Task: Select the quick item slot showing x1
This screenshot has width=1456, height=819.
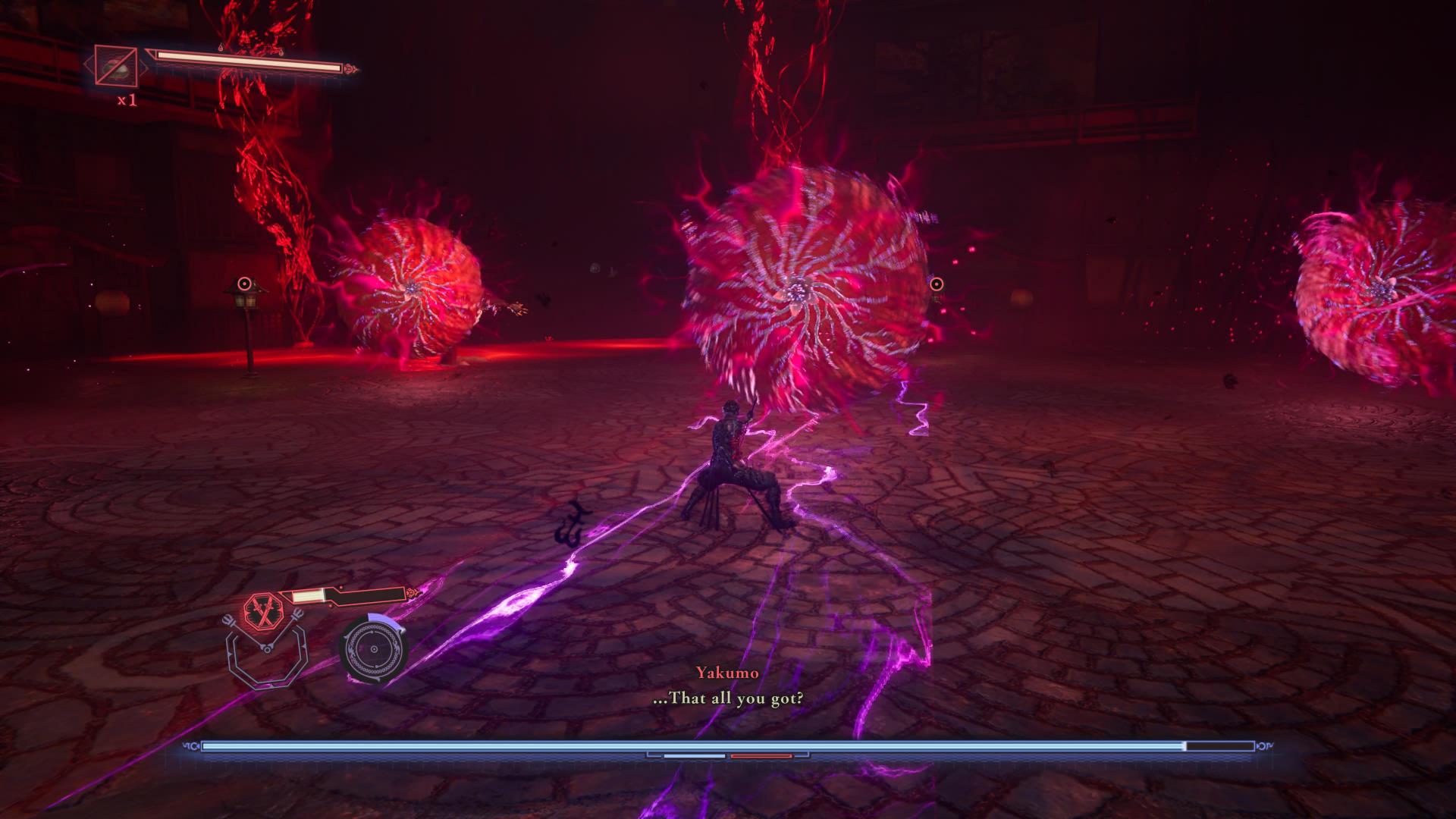Action: click(116, 66)
